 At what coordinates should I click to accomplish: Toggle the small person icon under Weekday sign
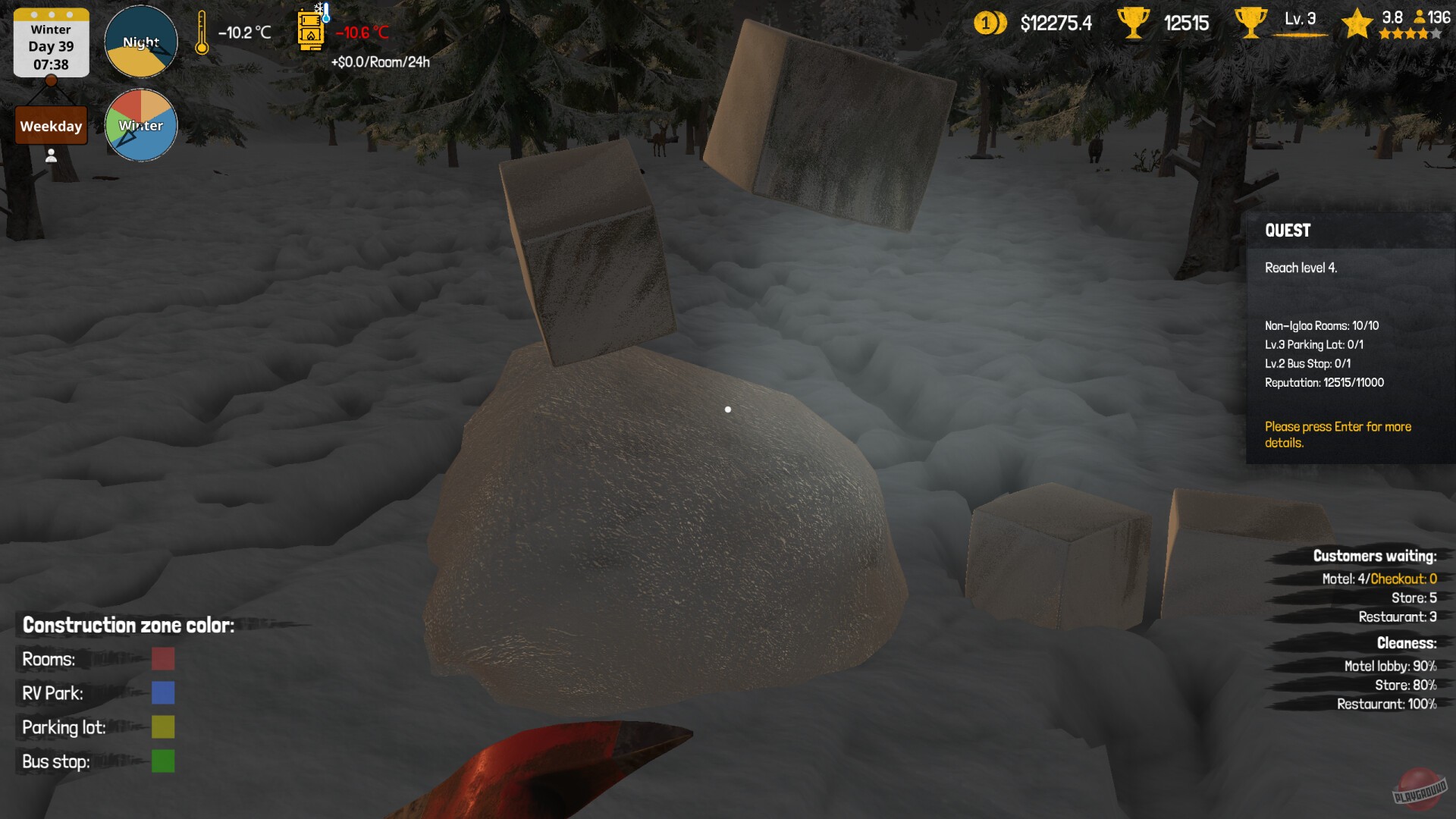pyautogui.click(x=50, y=157)
